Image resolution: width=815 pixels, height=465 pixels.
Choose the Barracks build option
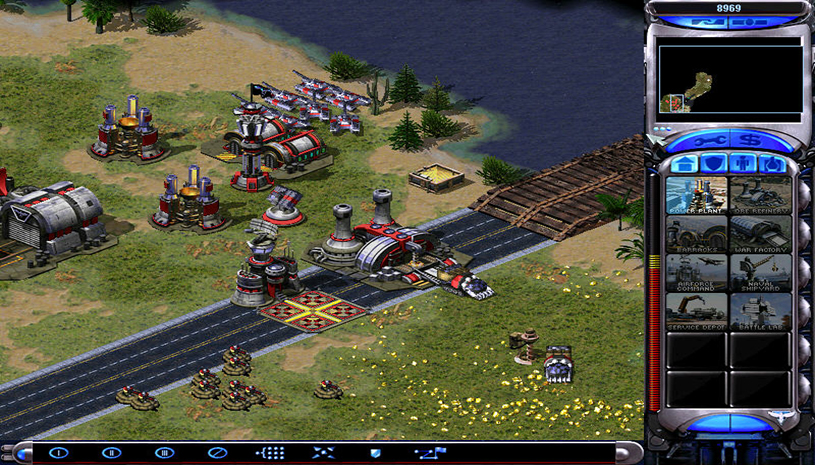click(696, 234)
